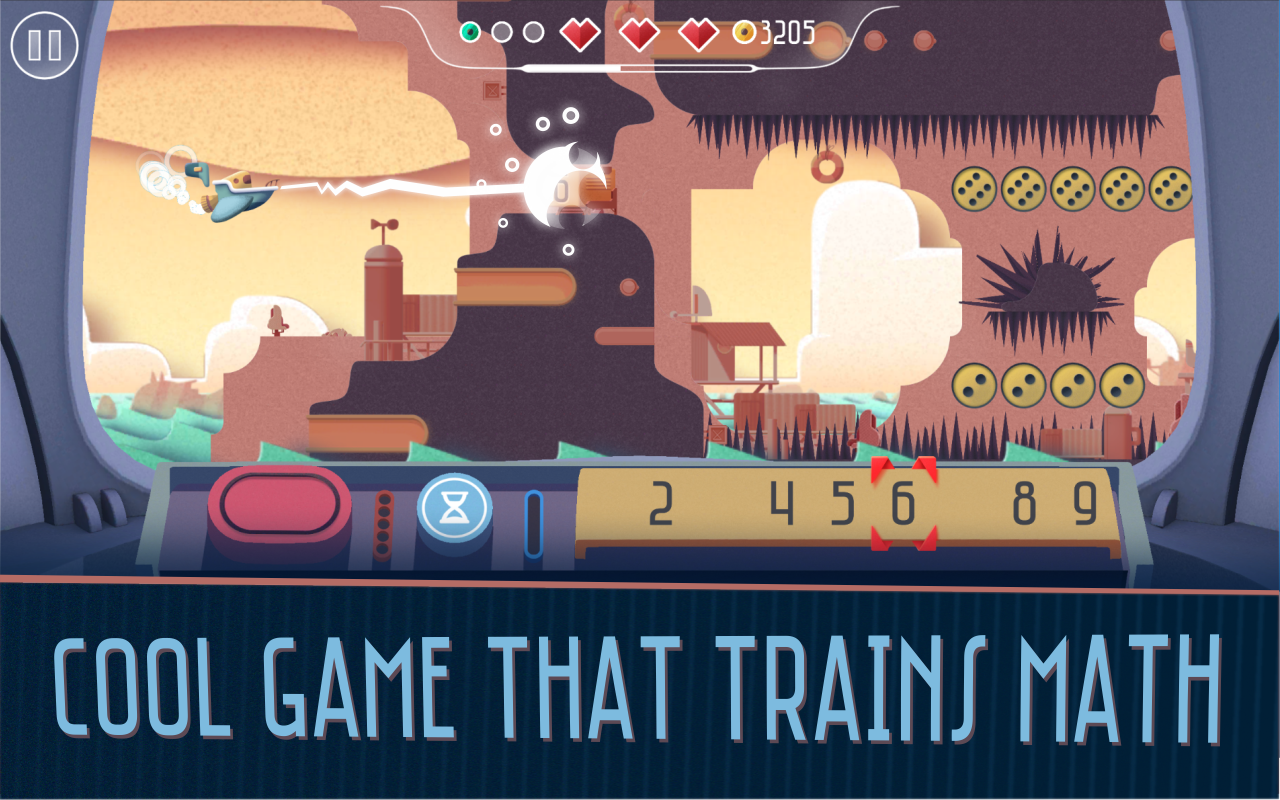This screenshot has height=800, width=1280.
Task: Flip the blue lever on the console
Action: (531, 518)
